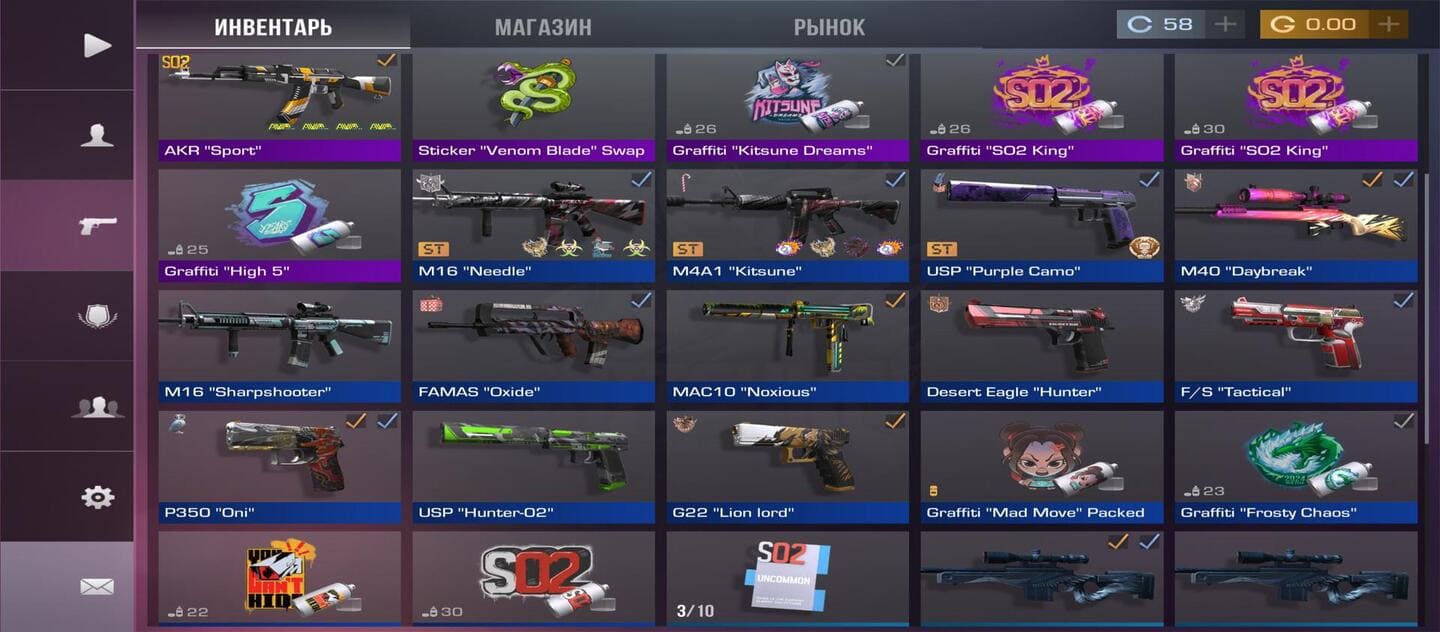The width and height of the screenshot is (1440, 632).
Task: Tap the play arrow in the sidebar
Action: (97, 45)
